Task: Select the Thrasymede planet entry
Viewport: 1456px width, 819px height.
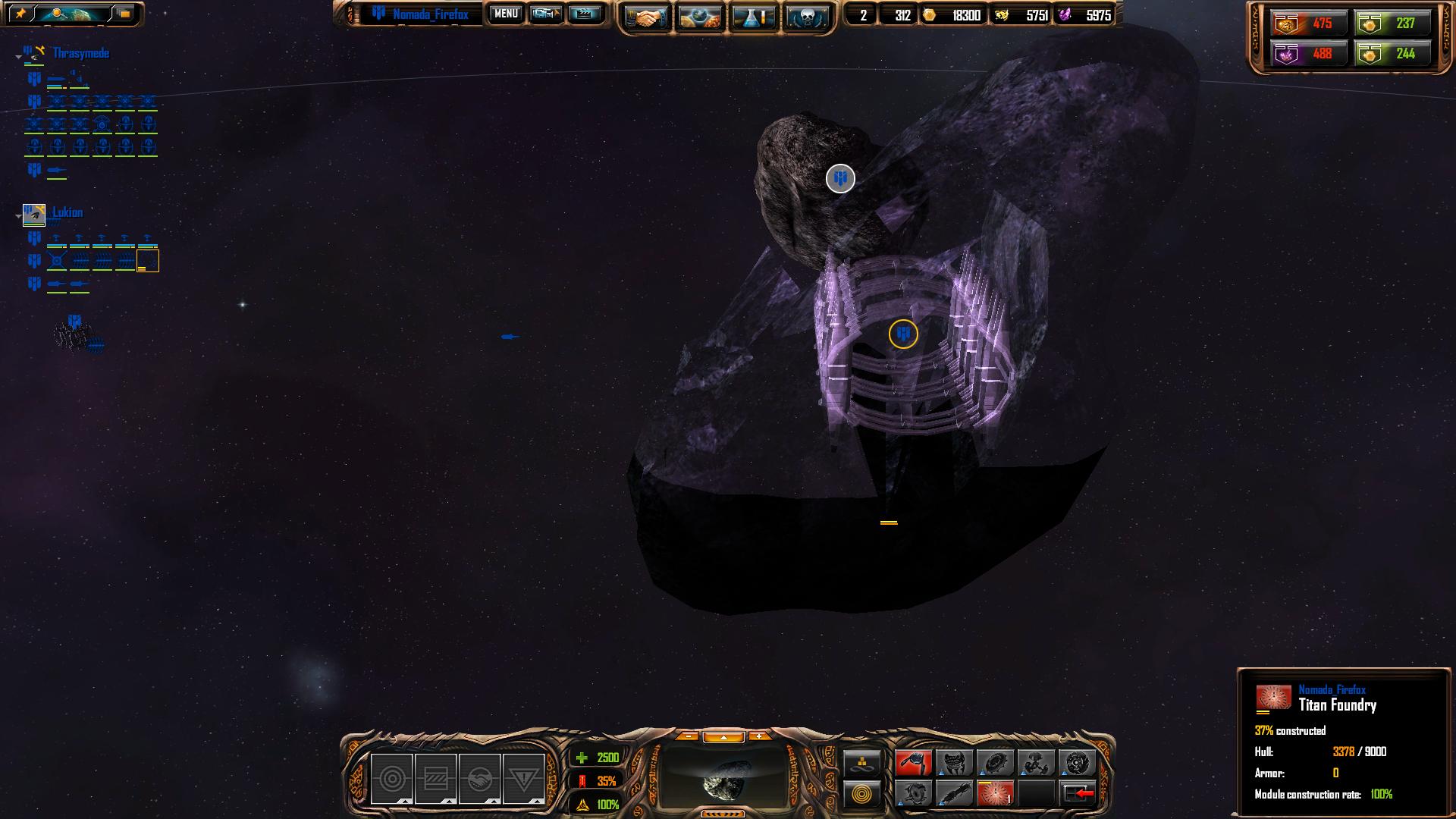Action: coord(80,53)
